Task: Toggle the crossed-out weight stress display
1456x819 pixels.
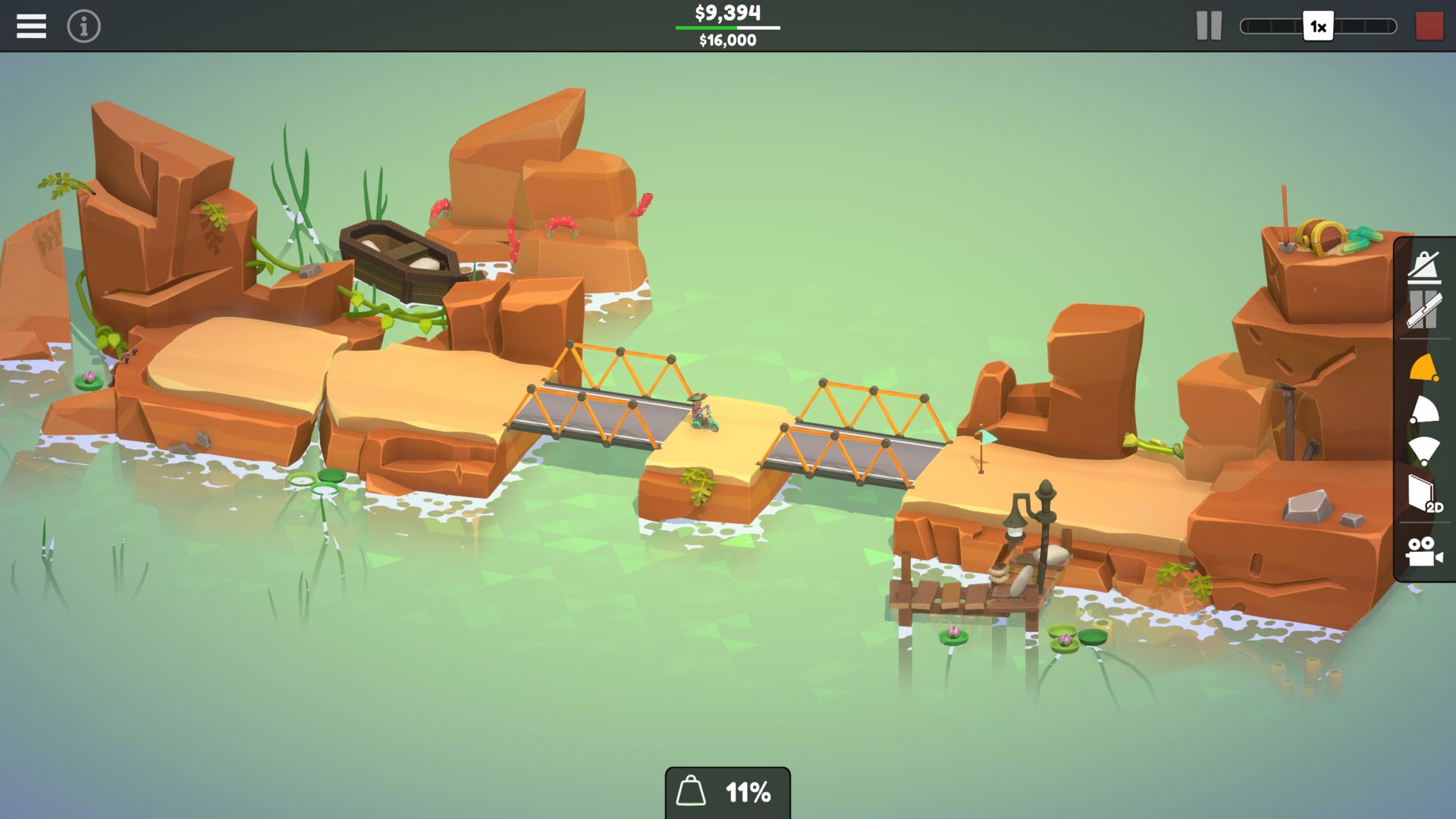Action: (1424, 267)
